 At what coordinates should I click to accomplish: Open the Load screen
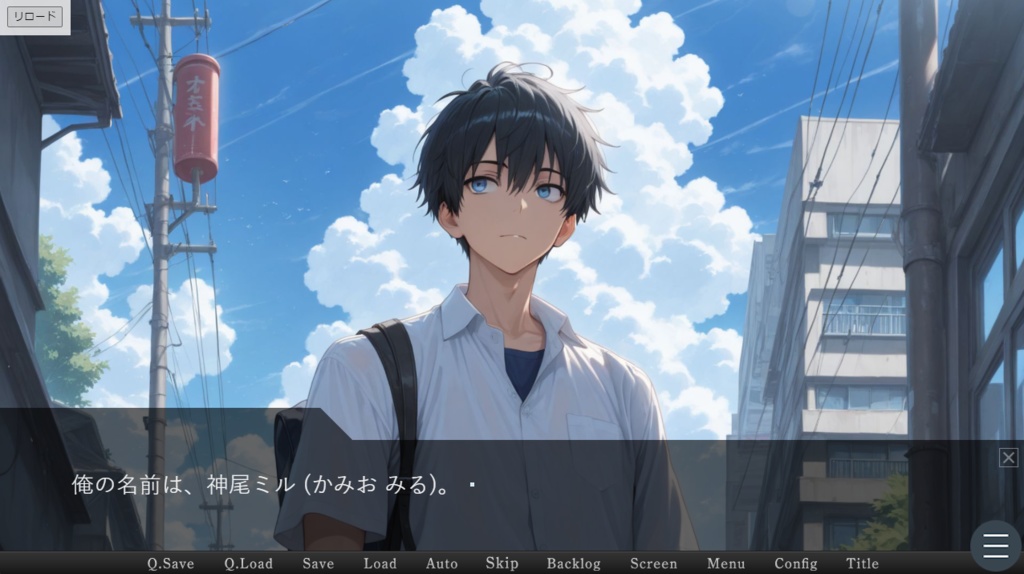click(380, 563)
